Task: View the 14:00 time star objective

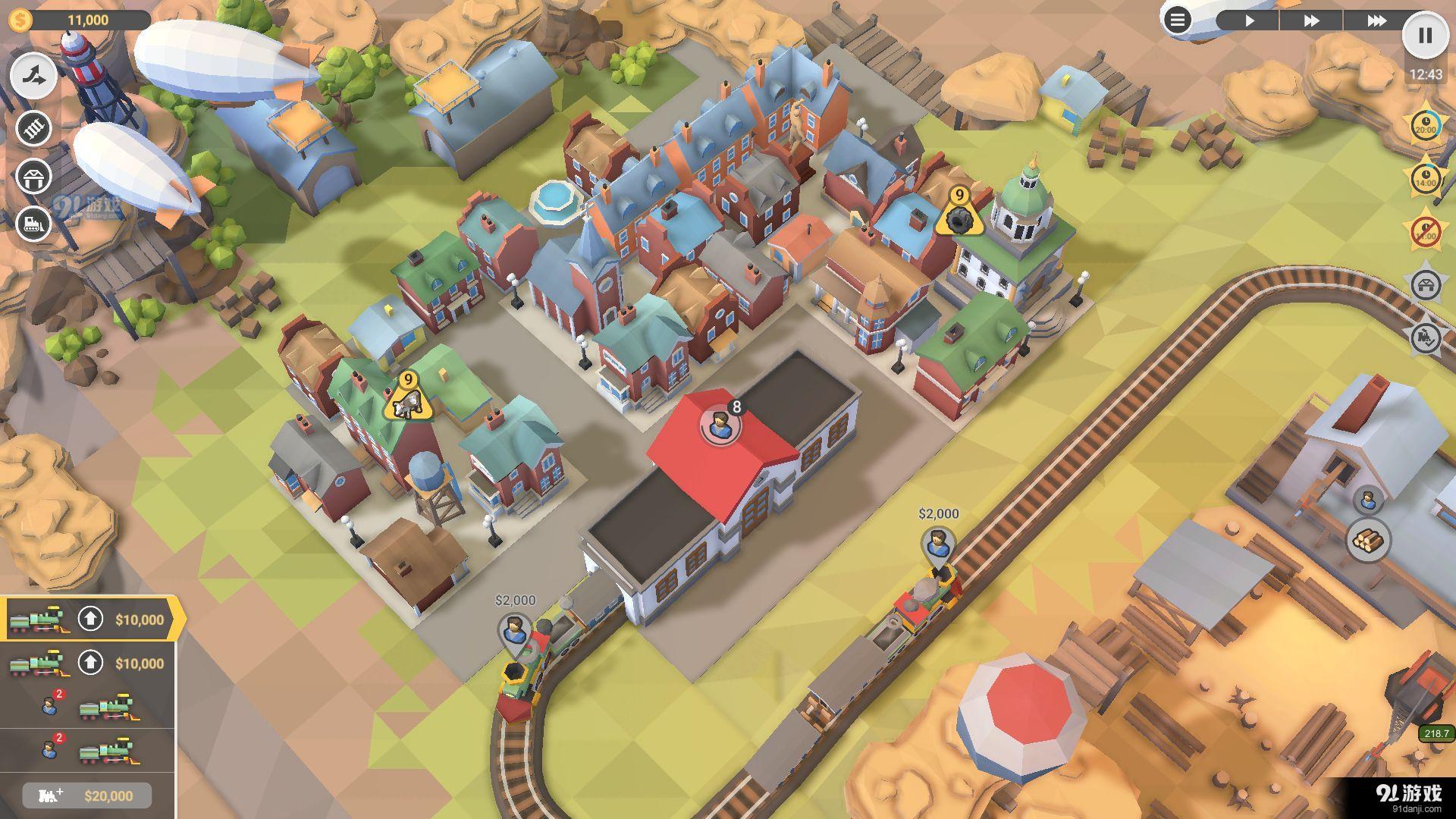Action: [1426, 179]
